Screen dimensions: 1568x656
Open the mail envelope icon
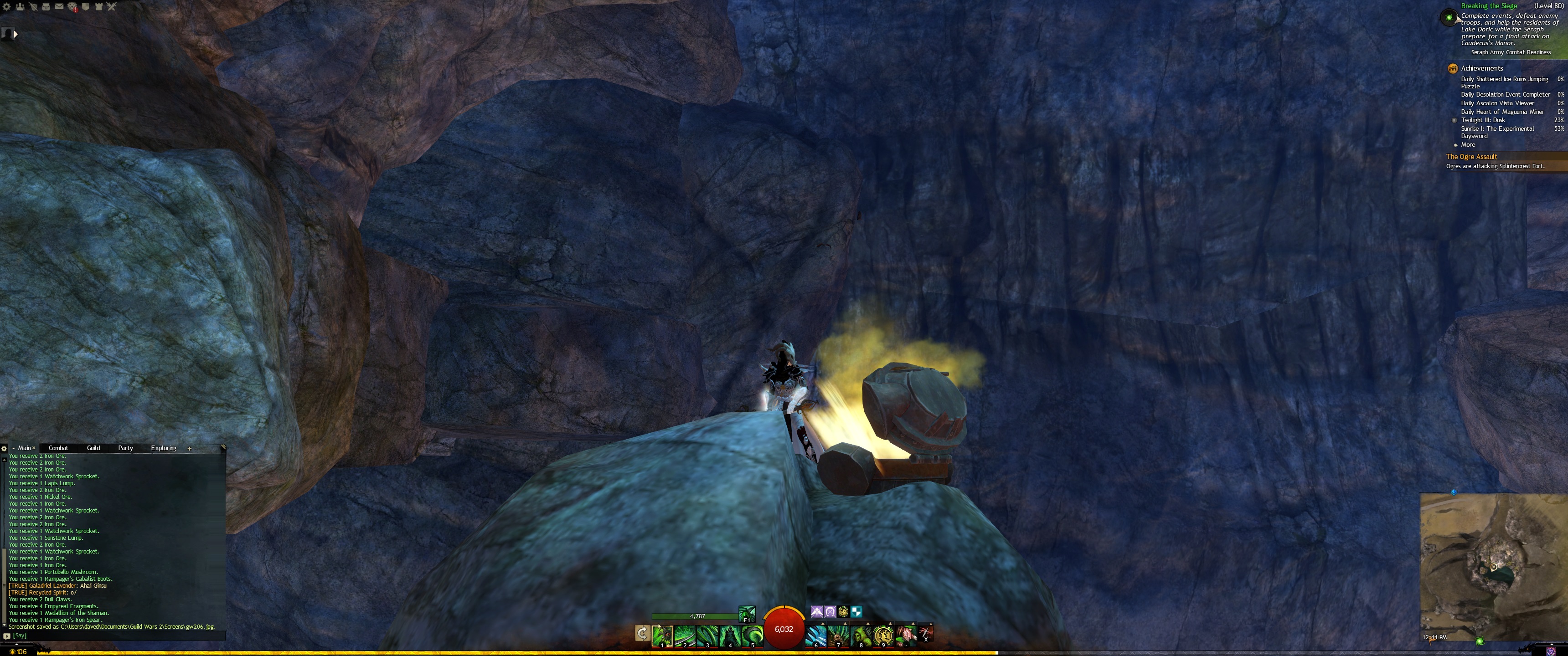tap(59, 7)
